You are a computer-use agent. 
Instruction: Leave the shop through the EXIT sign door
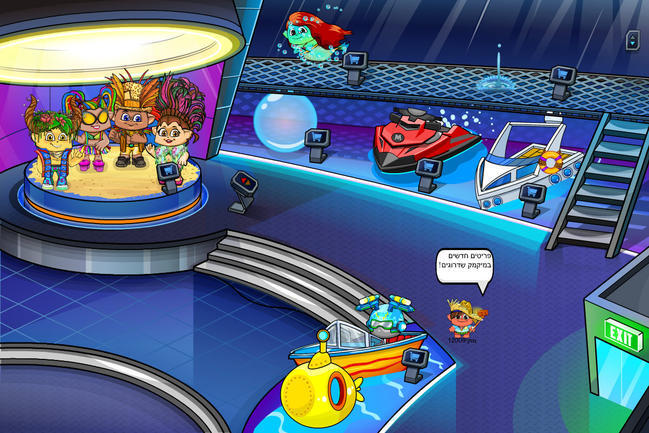(x=622, y=340)
